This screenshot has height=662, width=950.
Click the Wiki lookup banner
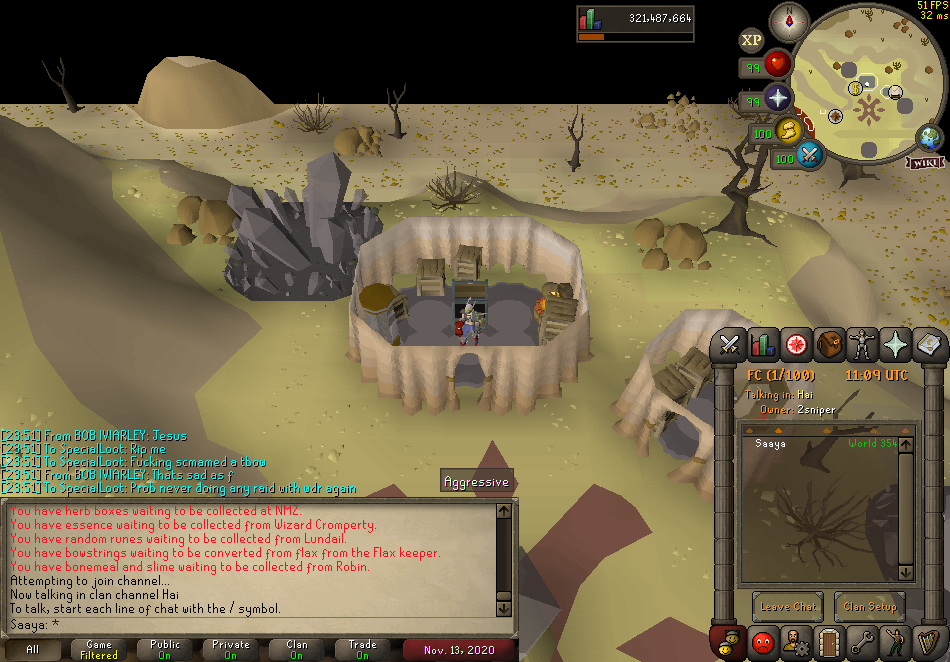pos(925,162)
